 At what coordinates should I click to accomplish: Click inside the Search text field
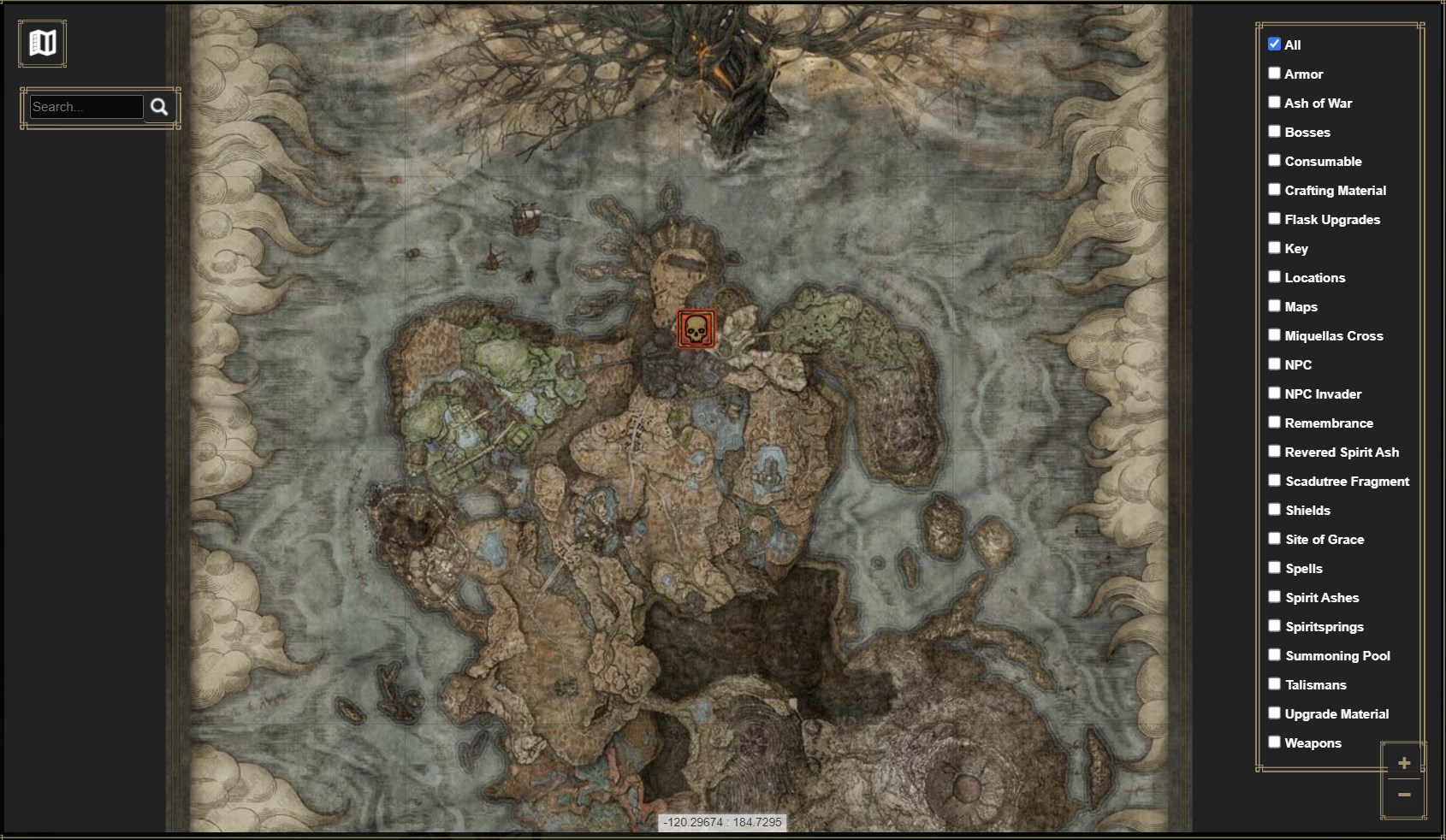(86, 106)
